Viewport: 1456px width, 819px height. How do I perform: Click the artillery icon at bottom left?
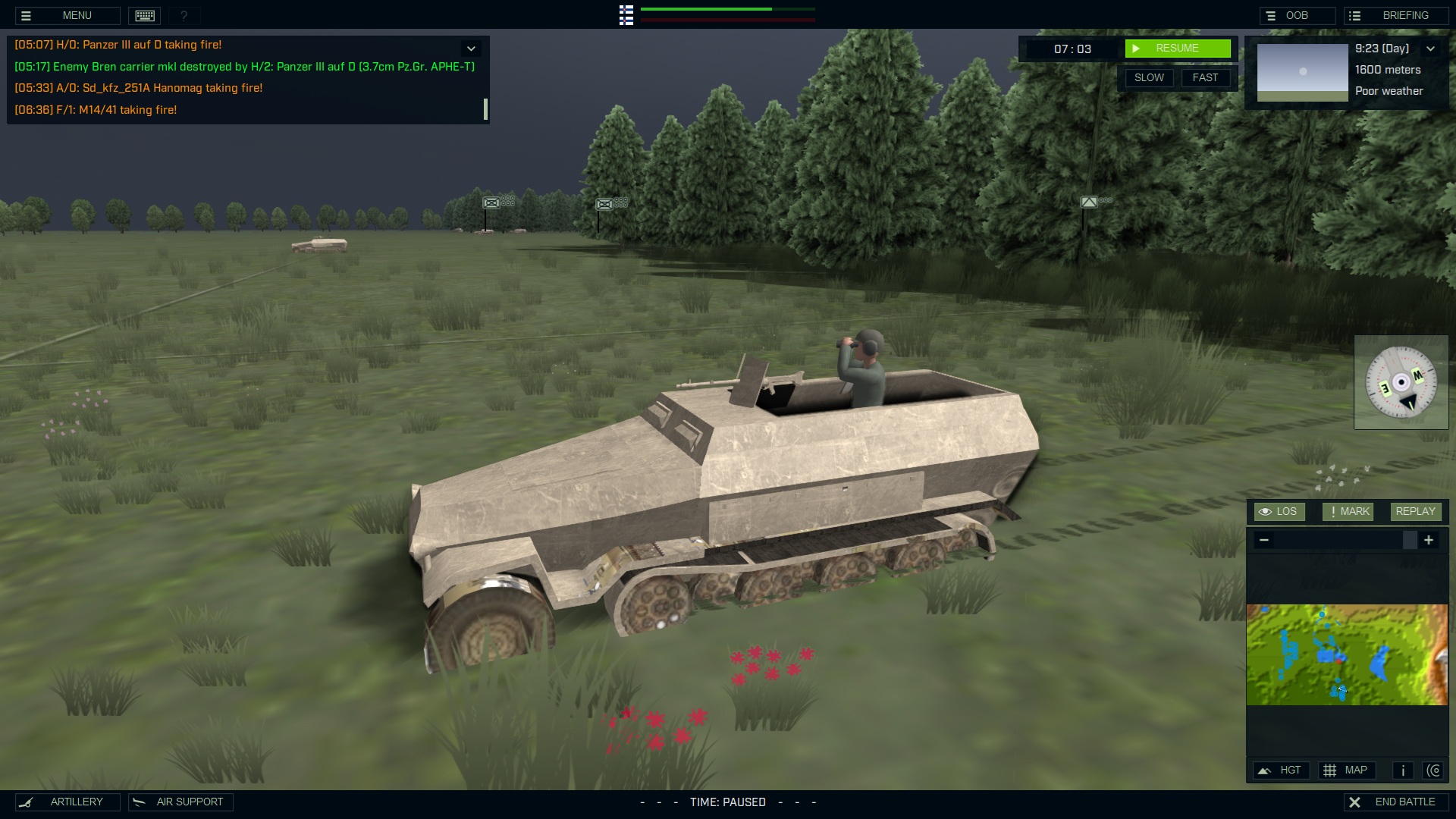[x=27, y=802]
